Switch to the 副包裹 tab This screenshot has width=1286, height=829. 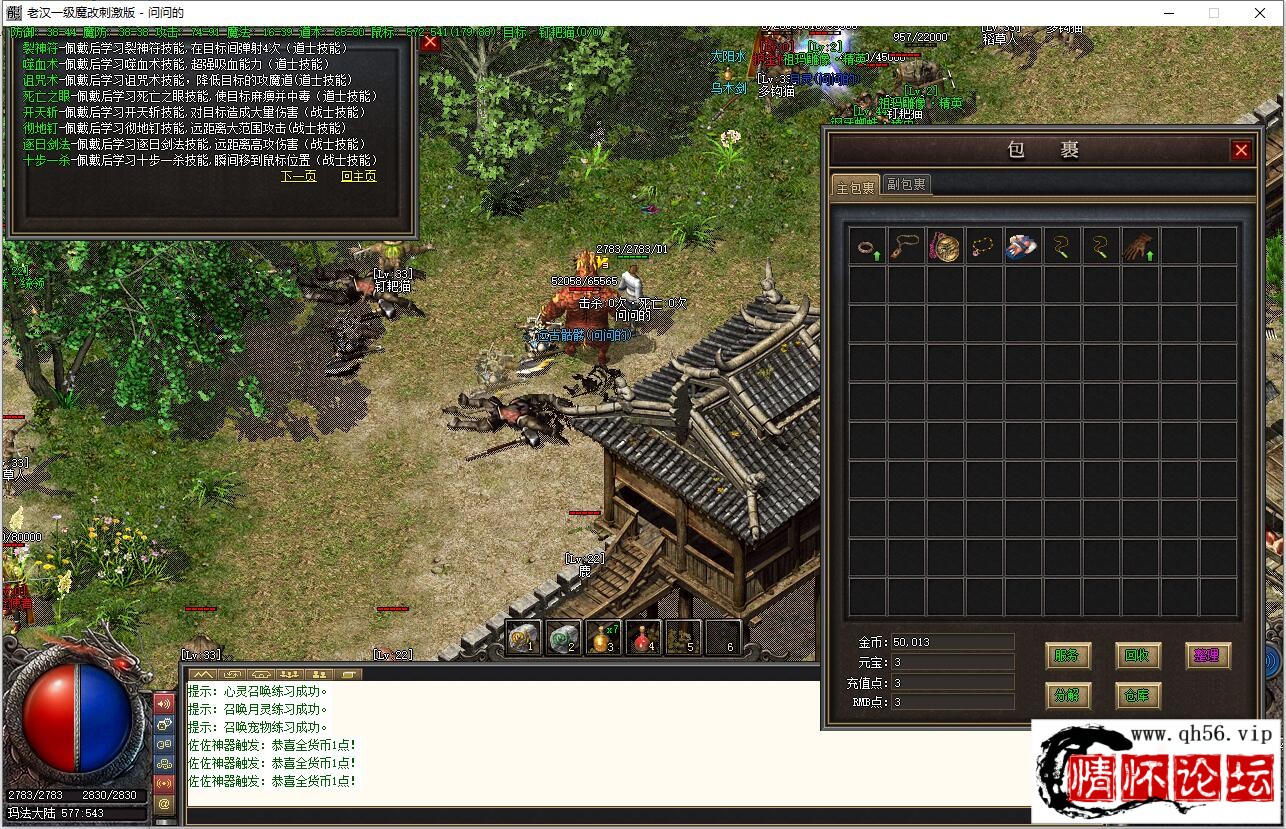906,184
